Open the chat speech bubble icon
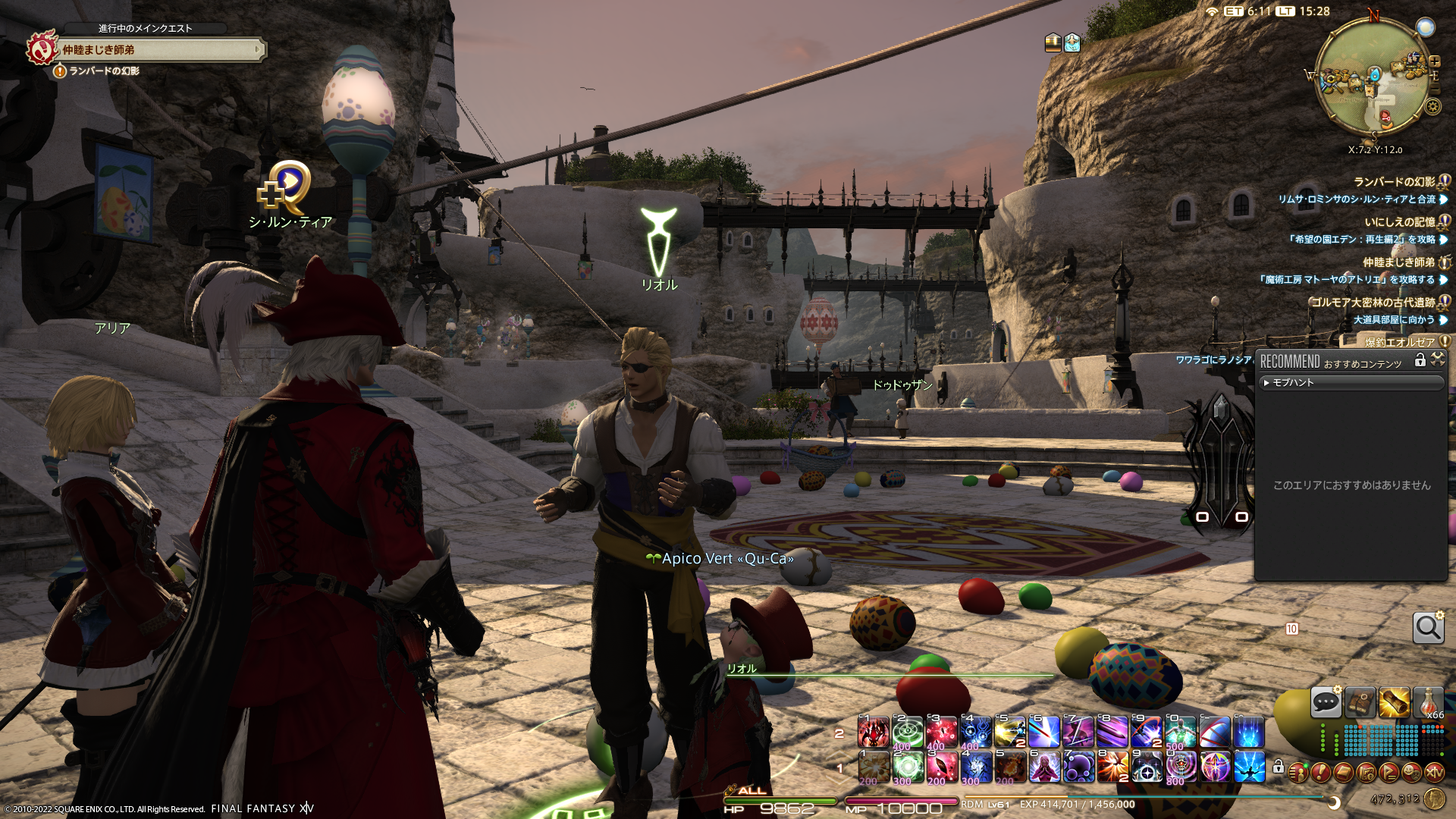This screenshot has height=819, width=1456. click(x=1326, y=702)
